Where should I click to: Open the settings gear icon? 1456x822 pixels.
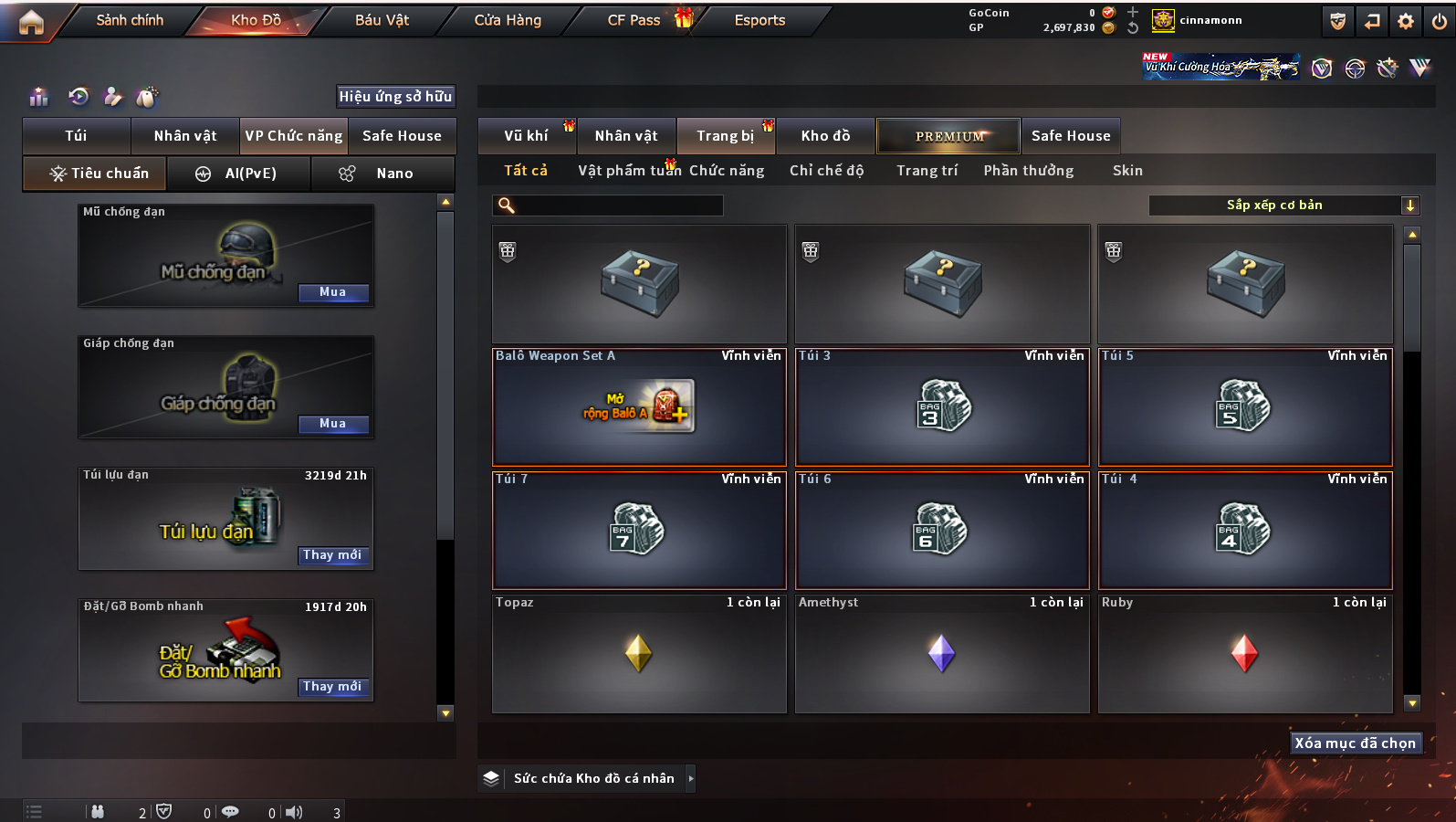tap(1406, 21)
